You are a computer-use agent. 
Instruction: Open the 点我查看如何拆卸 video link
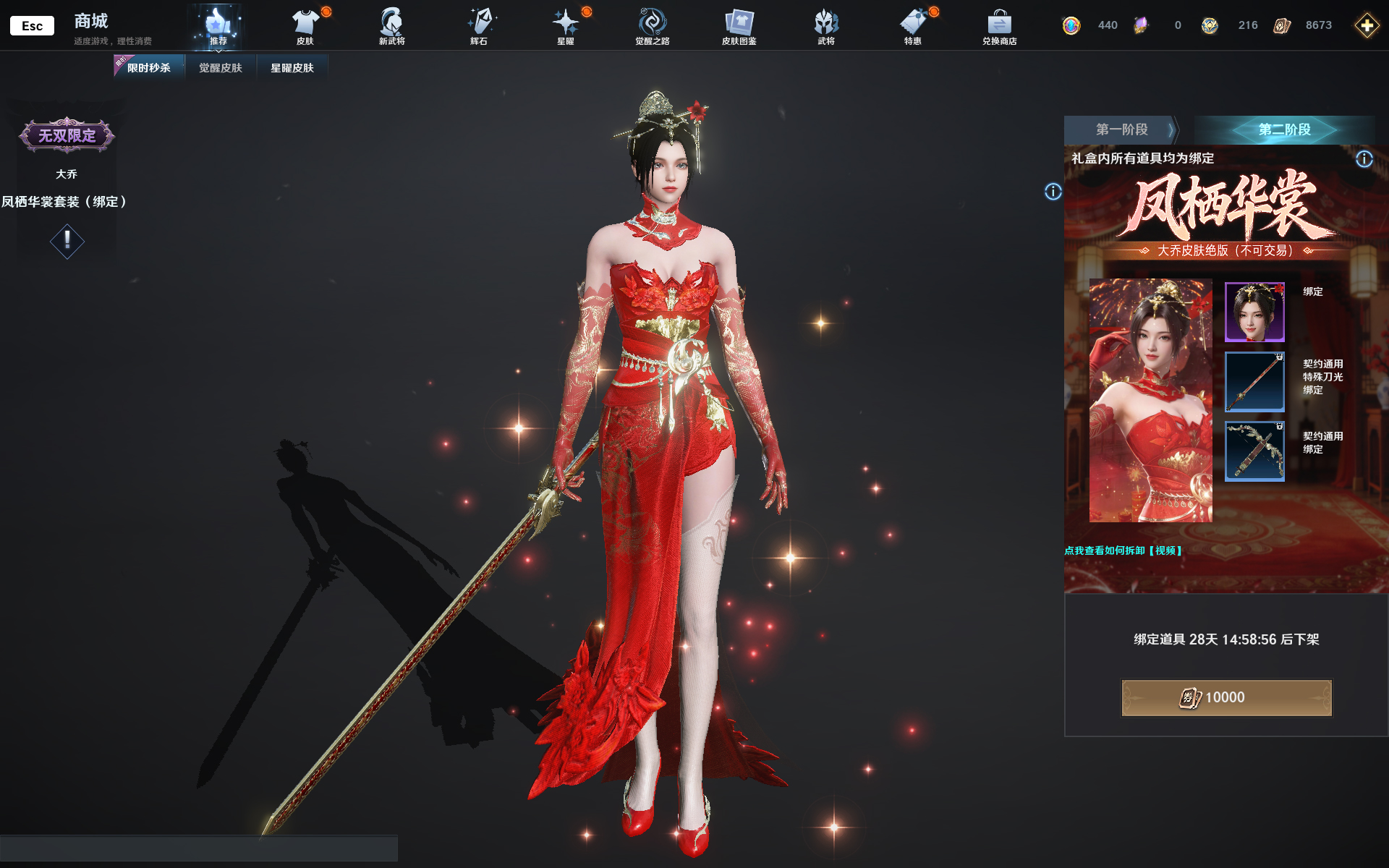tap(1123, 550)
